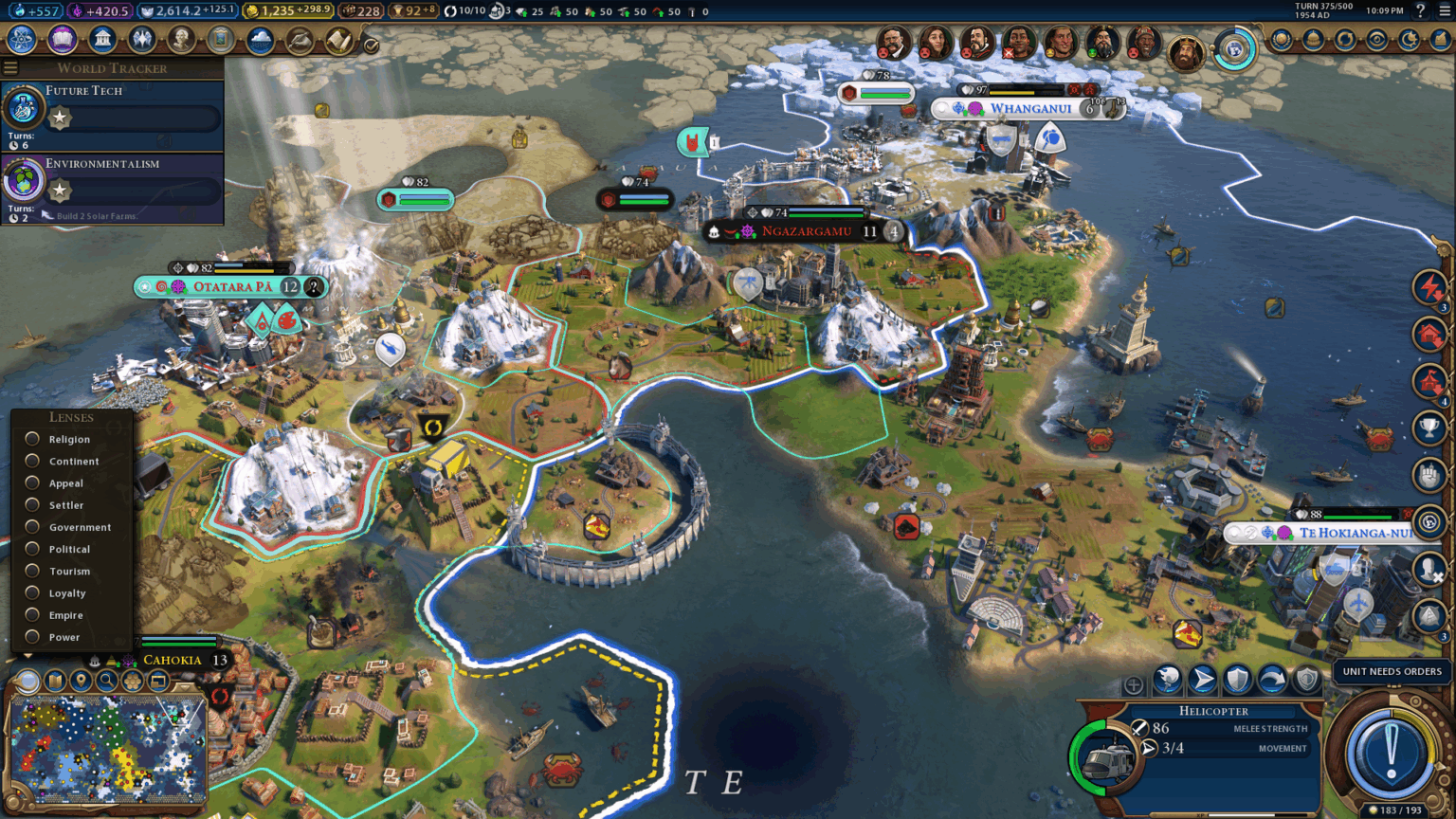Viewport: 1456px width, 819px height.
Task: Check the World Climate cloud icon
Action: pyautogui.click(x=261, y=41)
